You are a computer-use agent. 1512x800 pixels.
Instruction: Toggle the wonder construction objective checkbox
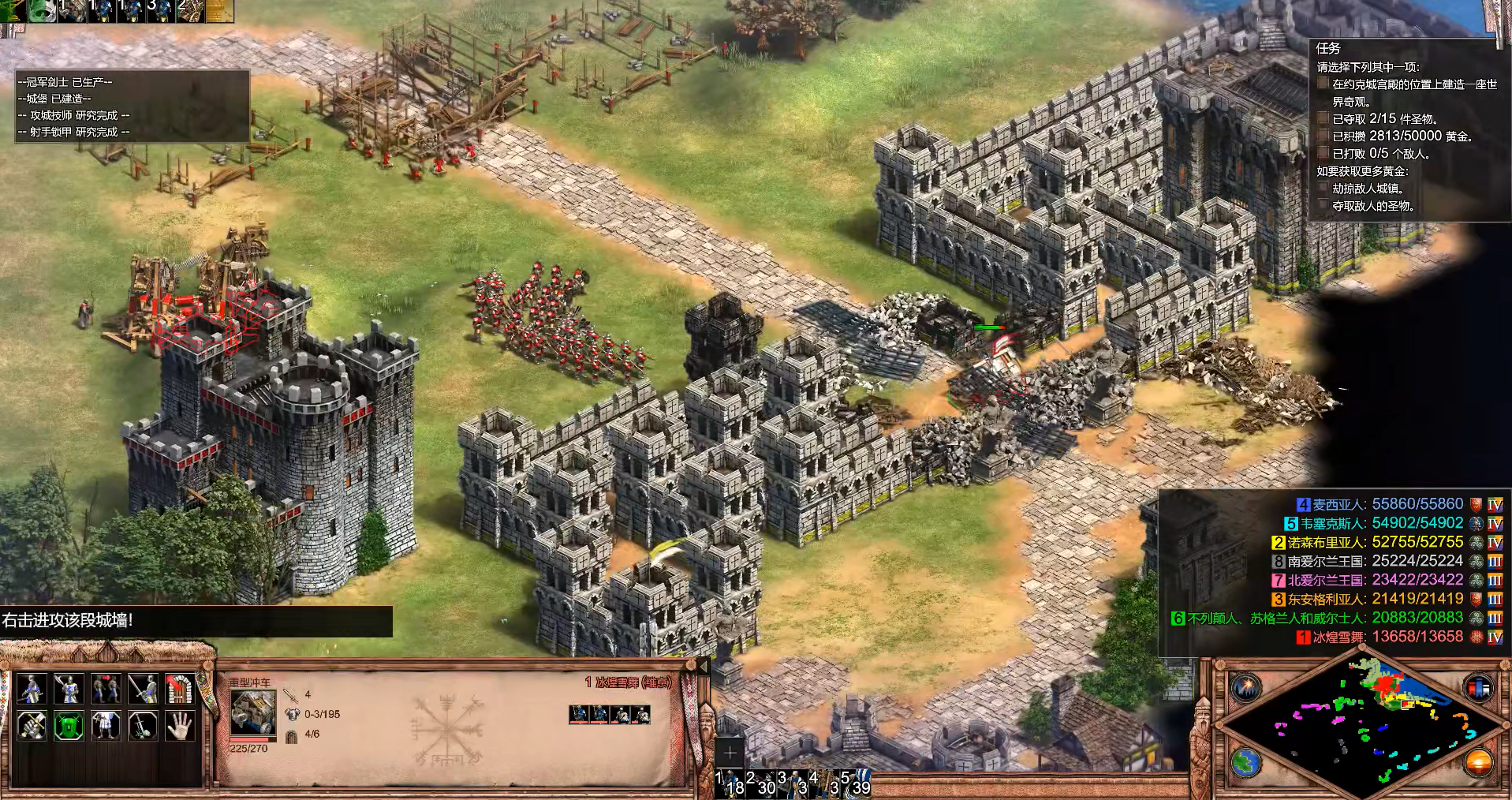click(1323, 84)
